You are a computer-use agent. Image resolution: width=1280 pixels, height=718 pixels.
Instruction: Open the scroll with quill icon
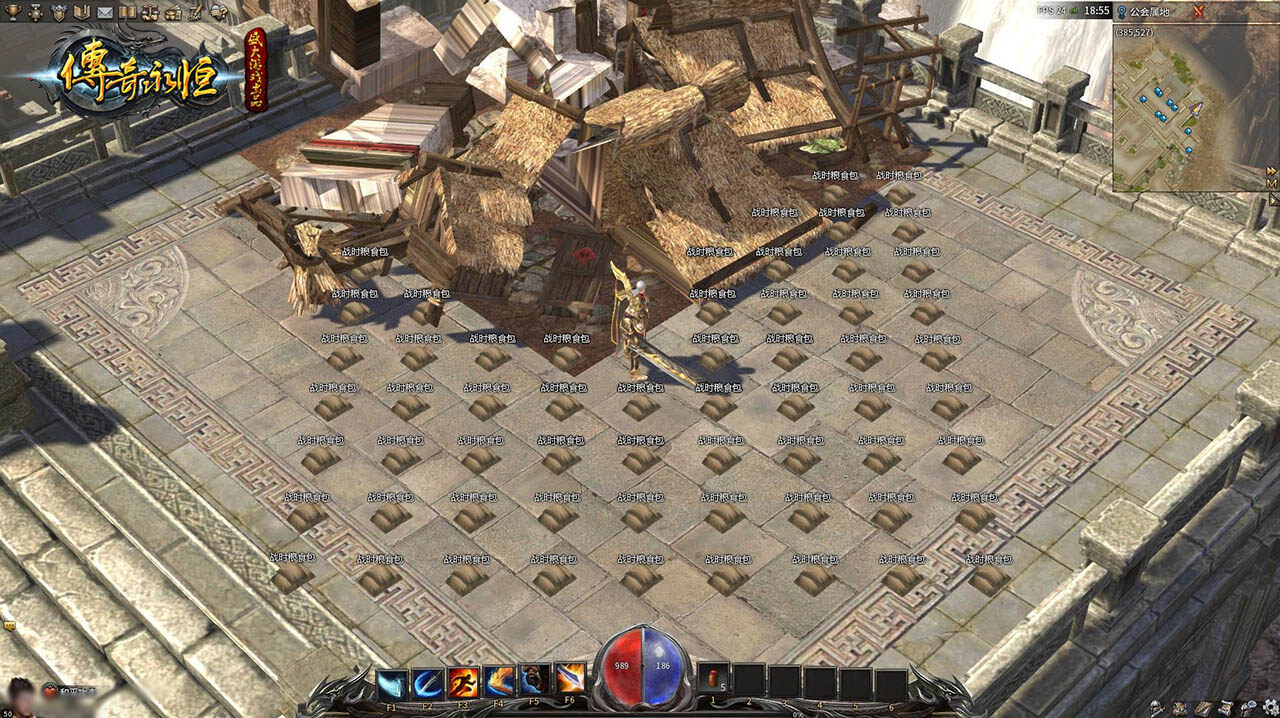point(195,11)
